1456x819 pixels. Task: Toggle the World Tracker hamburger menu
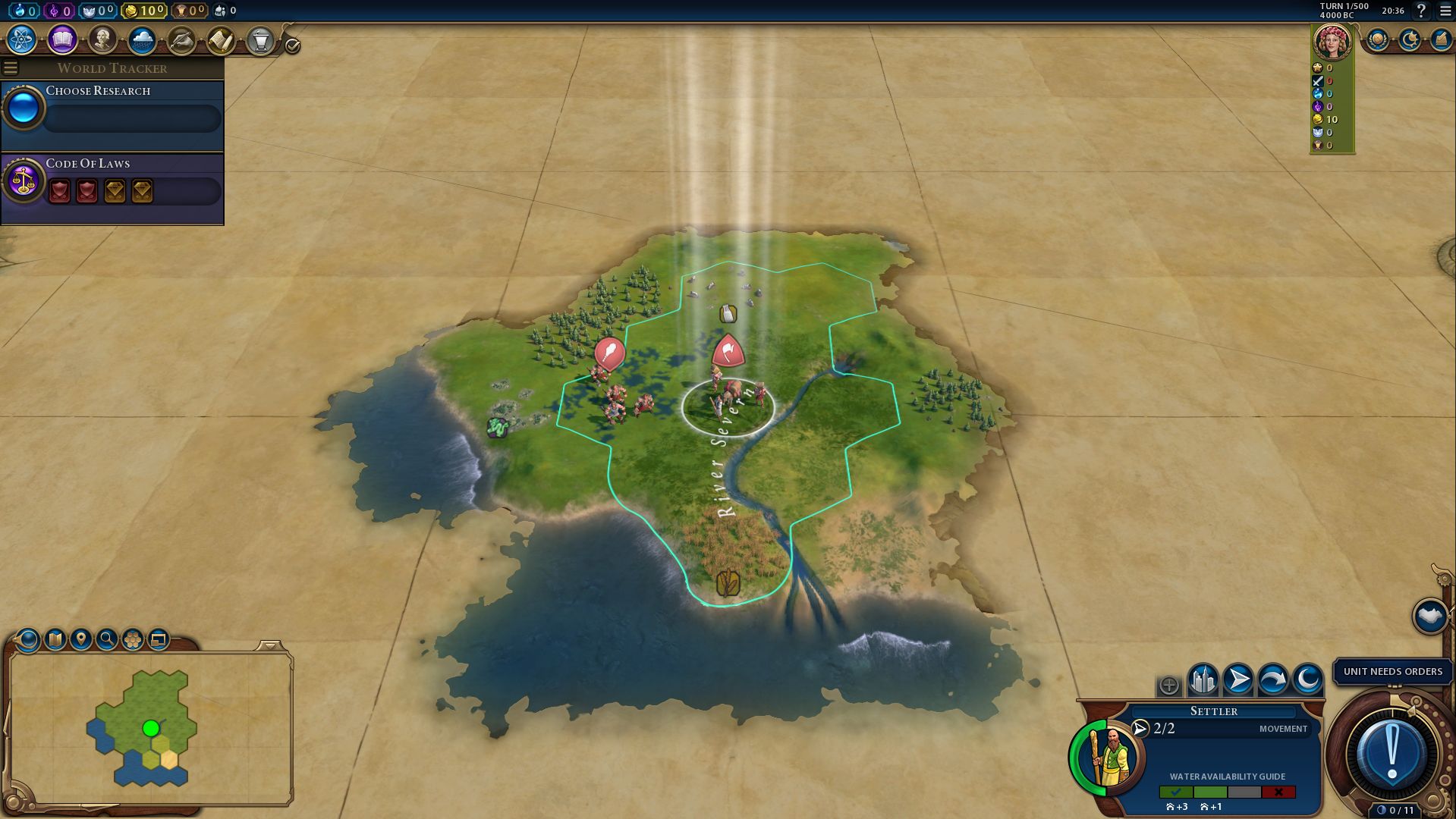coord(11,68)
